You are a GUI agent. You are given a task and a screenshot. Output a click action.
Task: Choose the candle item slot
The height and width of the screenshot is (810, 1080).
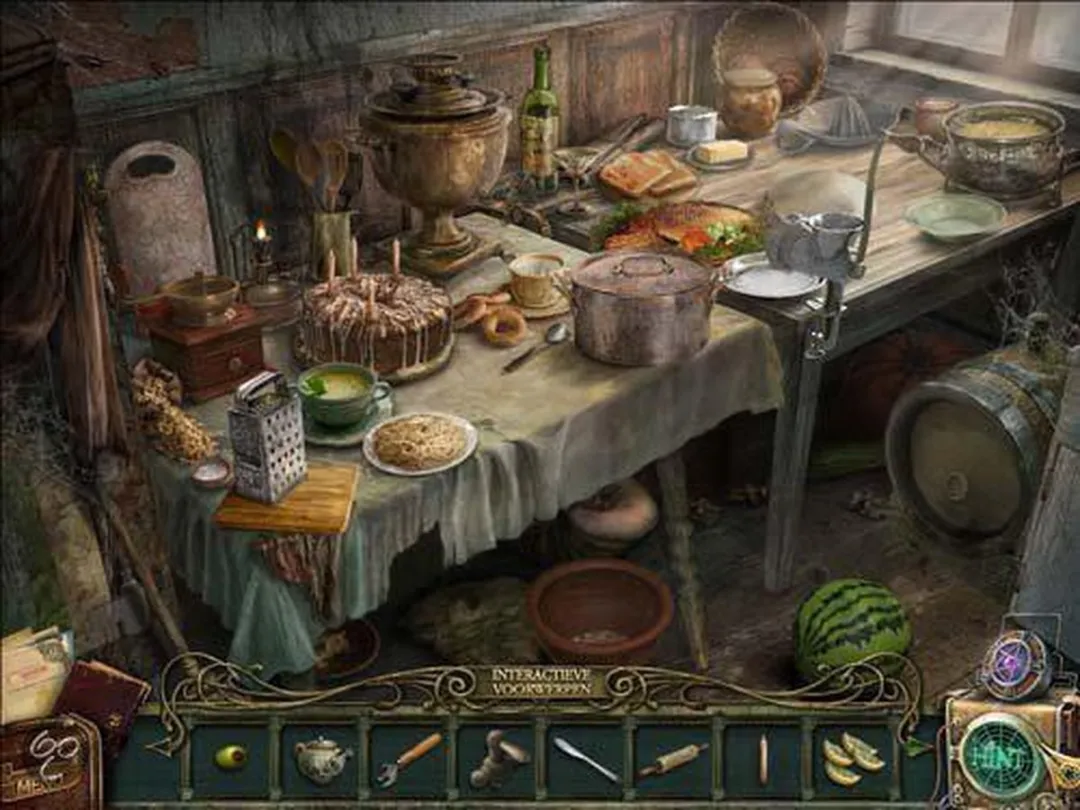[x=761, y=759]
